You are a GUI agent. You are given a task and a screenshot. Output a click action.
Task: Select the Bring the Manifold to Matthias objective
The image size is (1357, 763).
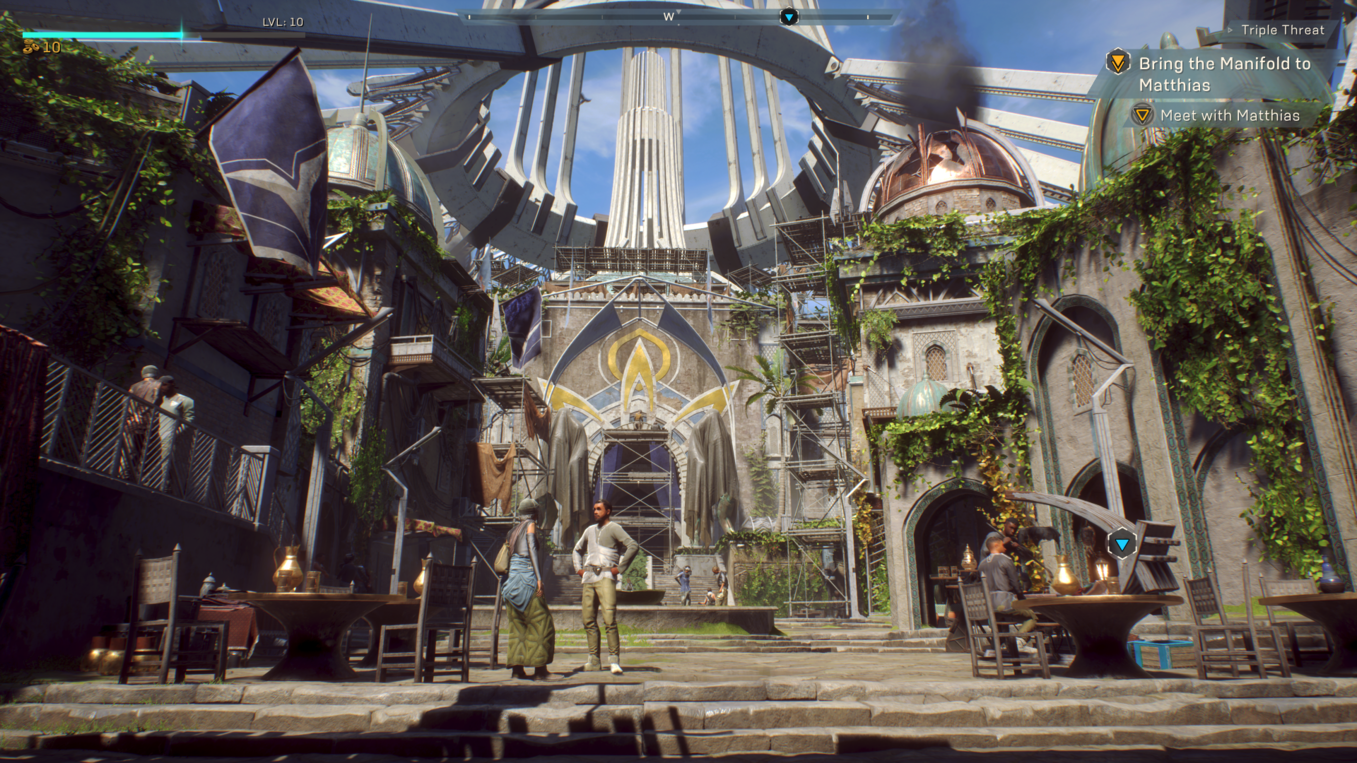(1223, 74)
